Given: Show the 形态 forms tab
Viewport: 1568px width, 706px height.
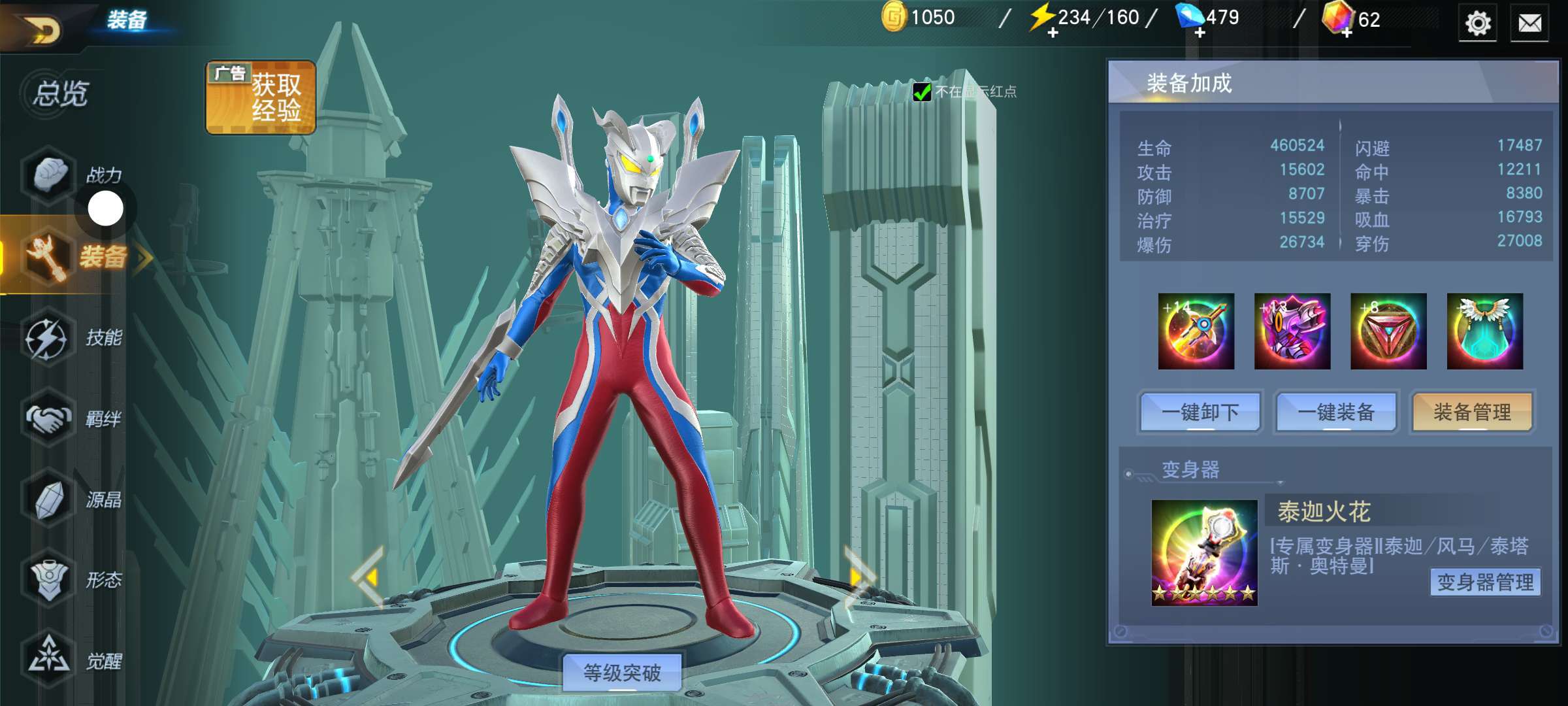Looking at the screenshot, I should pos(73,580).
